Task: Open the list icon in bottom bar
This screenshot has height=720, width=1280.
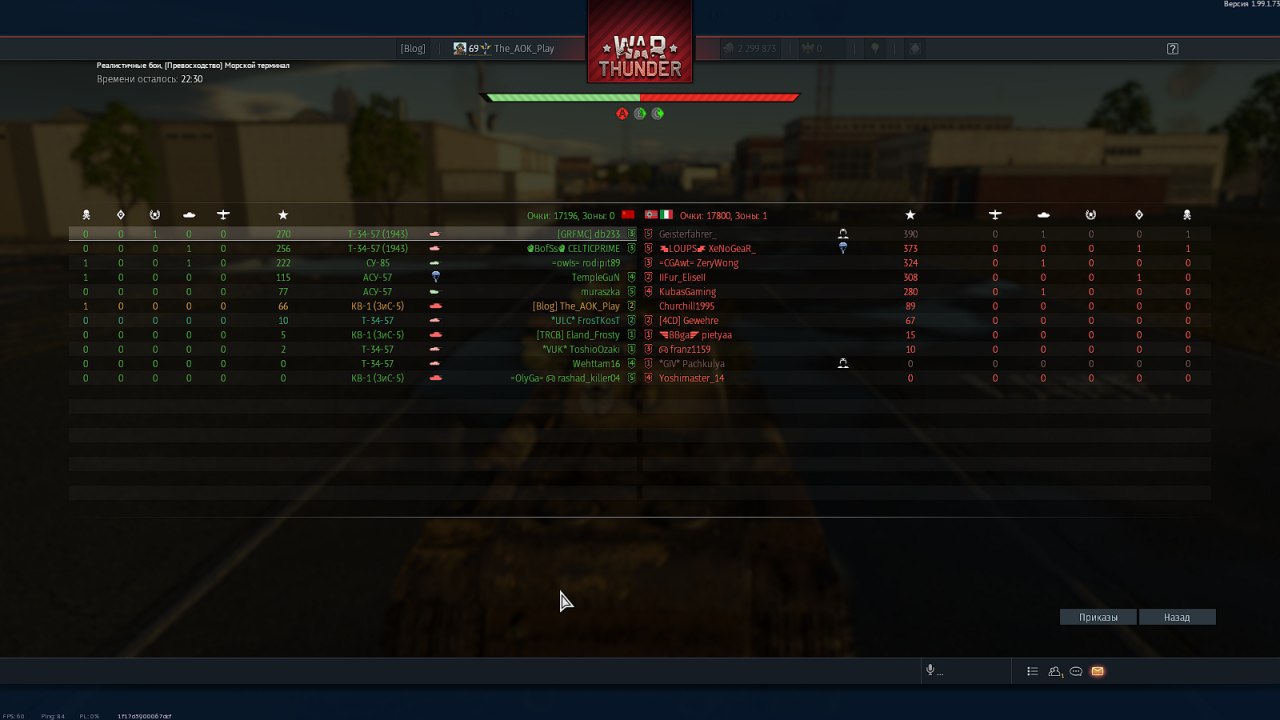Action: (x=1032, y=671)
